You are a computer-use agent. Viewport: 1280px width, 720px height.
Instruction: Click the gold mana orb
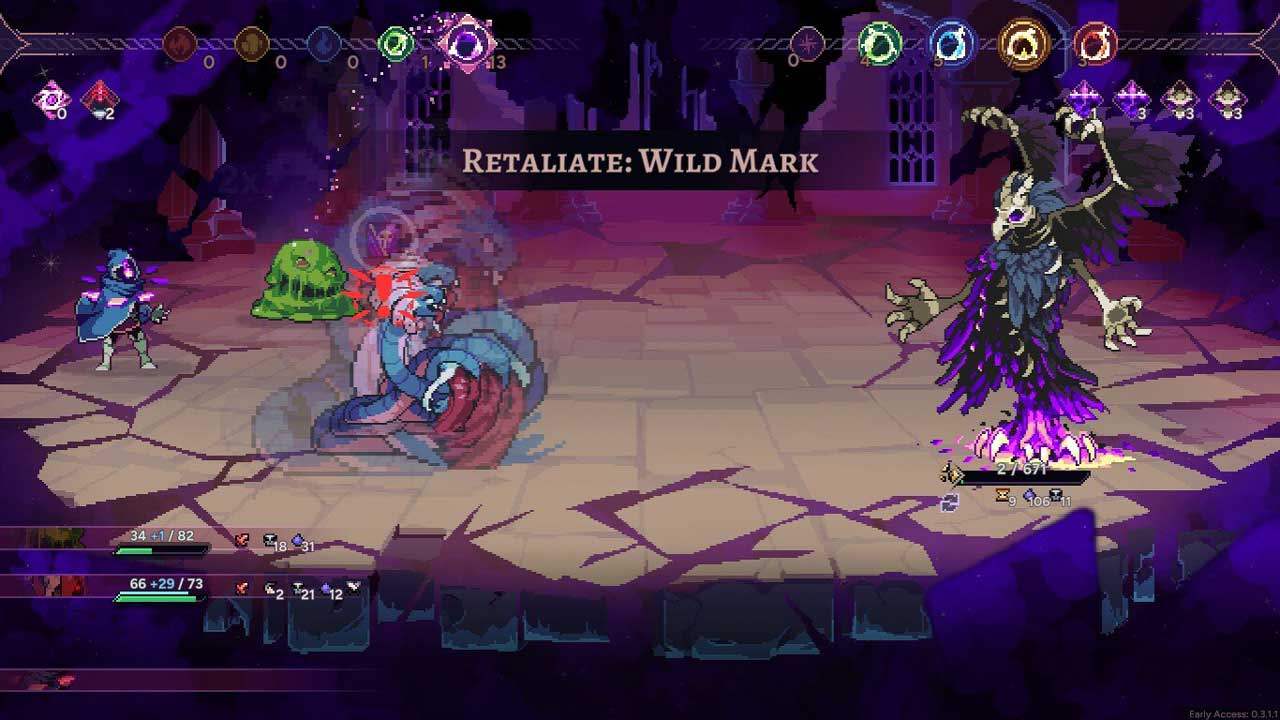click(253, 44)
